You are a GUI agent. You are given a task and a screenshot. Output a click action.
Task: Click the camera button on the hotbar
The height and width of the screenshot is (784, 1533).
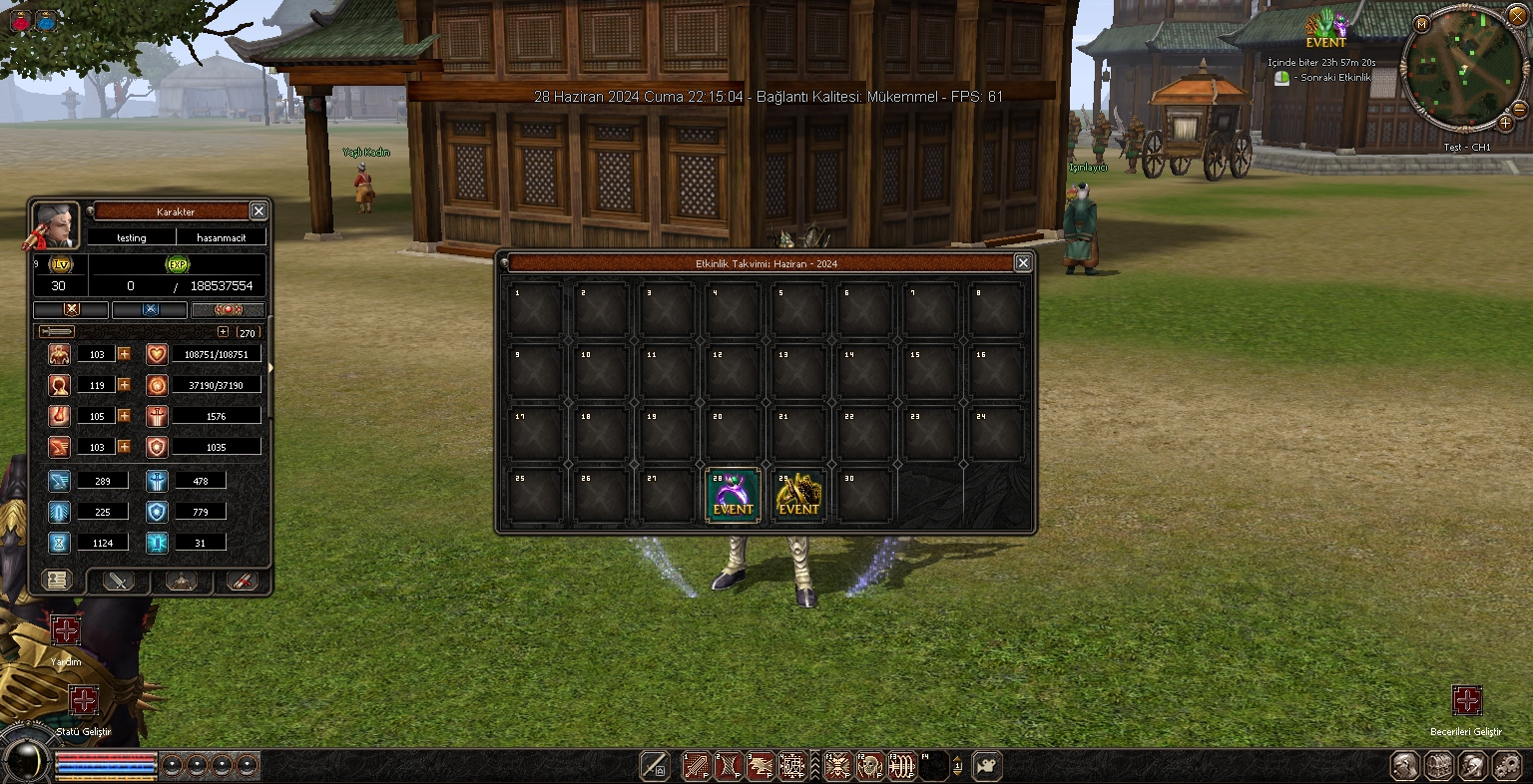coord(987,766)
